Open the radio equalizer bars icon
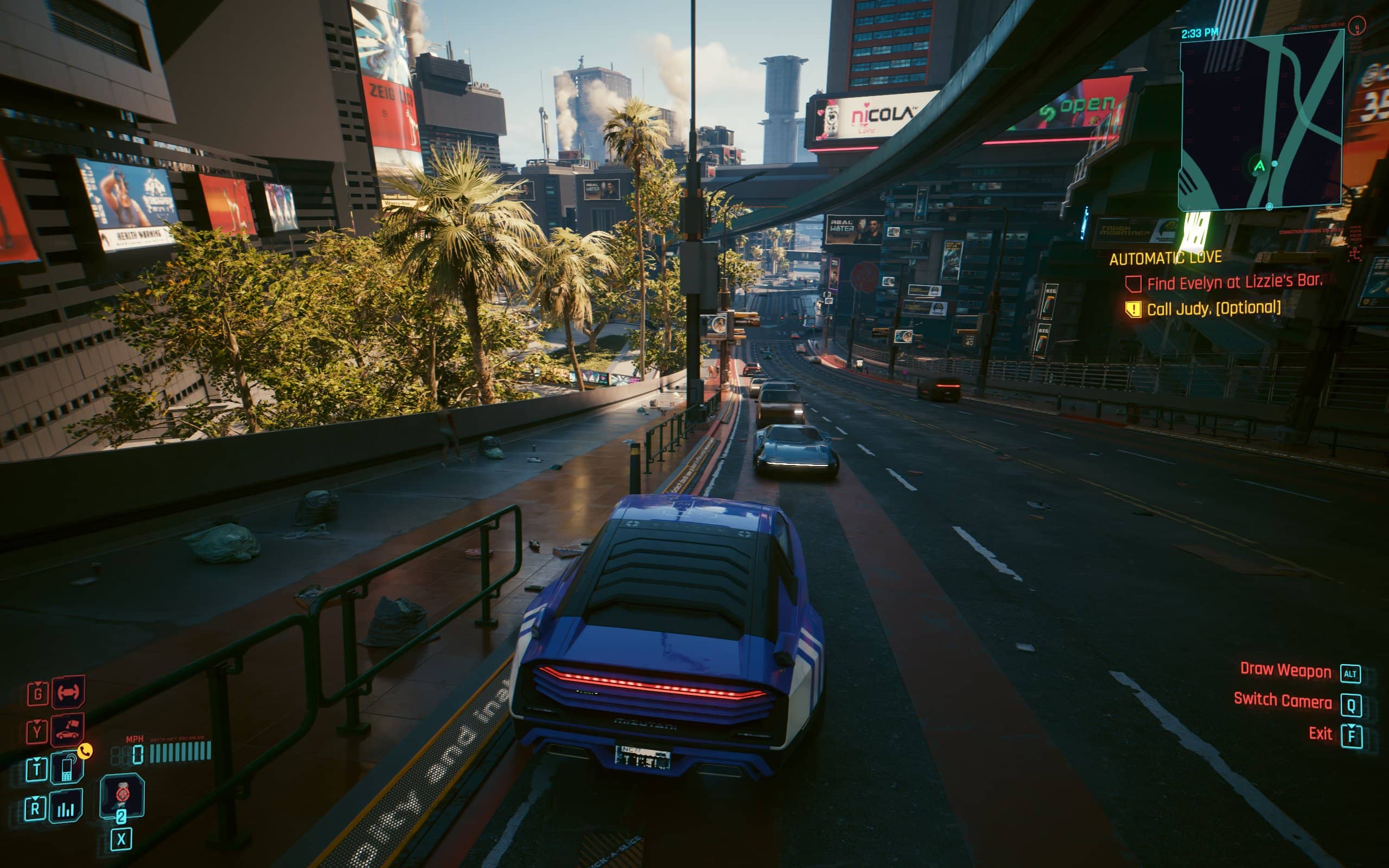 (66, 807)
